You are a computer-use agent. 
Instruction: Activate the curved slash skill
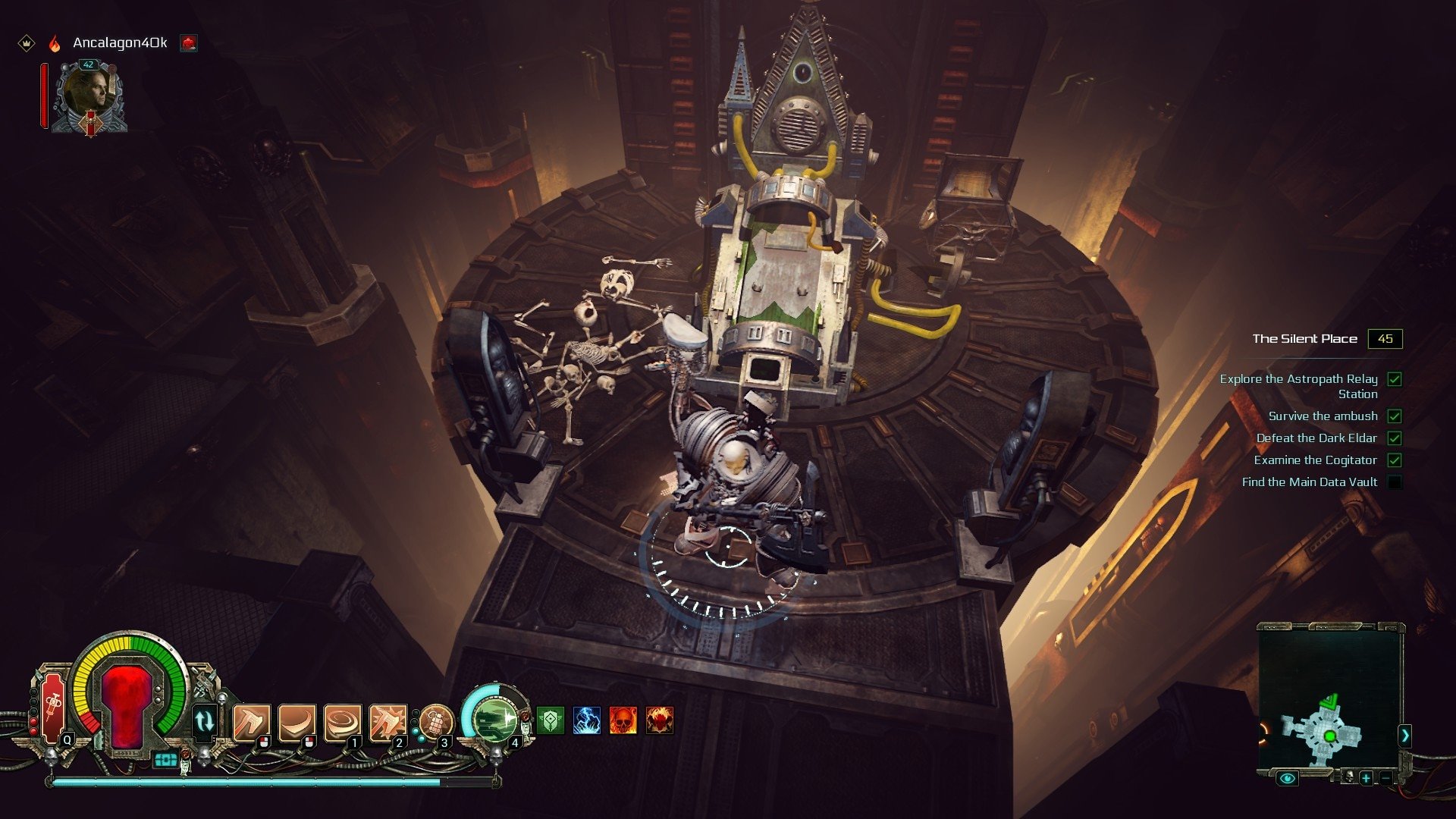pyautogui.click(x=296, y=722)
